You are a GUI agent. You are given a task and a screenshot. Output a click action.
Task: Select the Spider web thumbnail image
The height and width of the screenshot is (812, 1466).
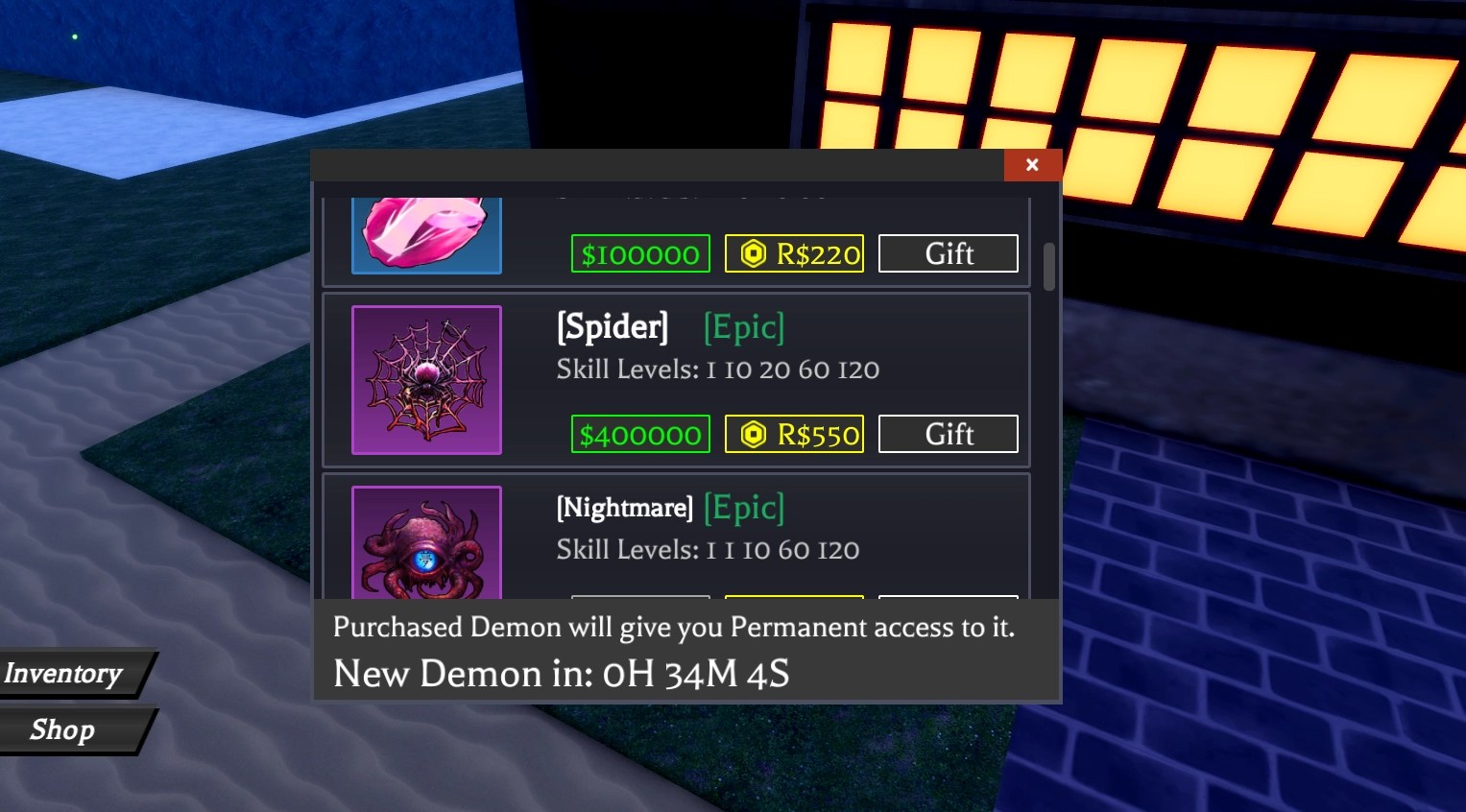click(x=426, y=380)
